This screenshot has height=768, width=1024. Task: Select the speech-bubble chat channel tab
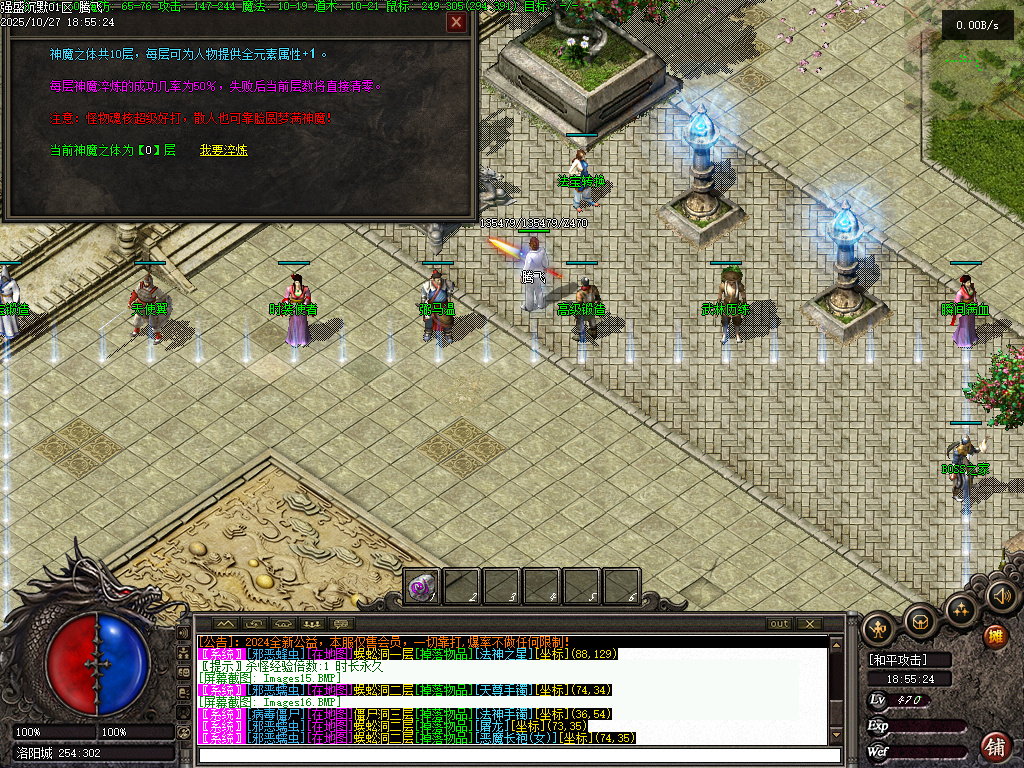pos(341,624)
